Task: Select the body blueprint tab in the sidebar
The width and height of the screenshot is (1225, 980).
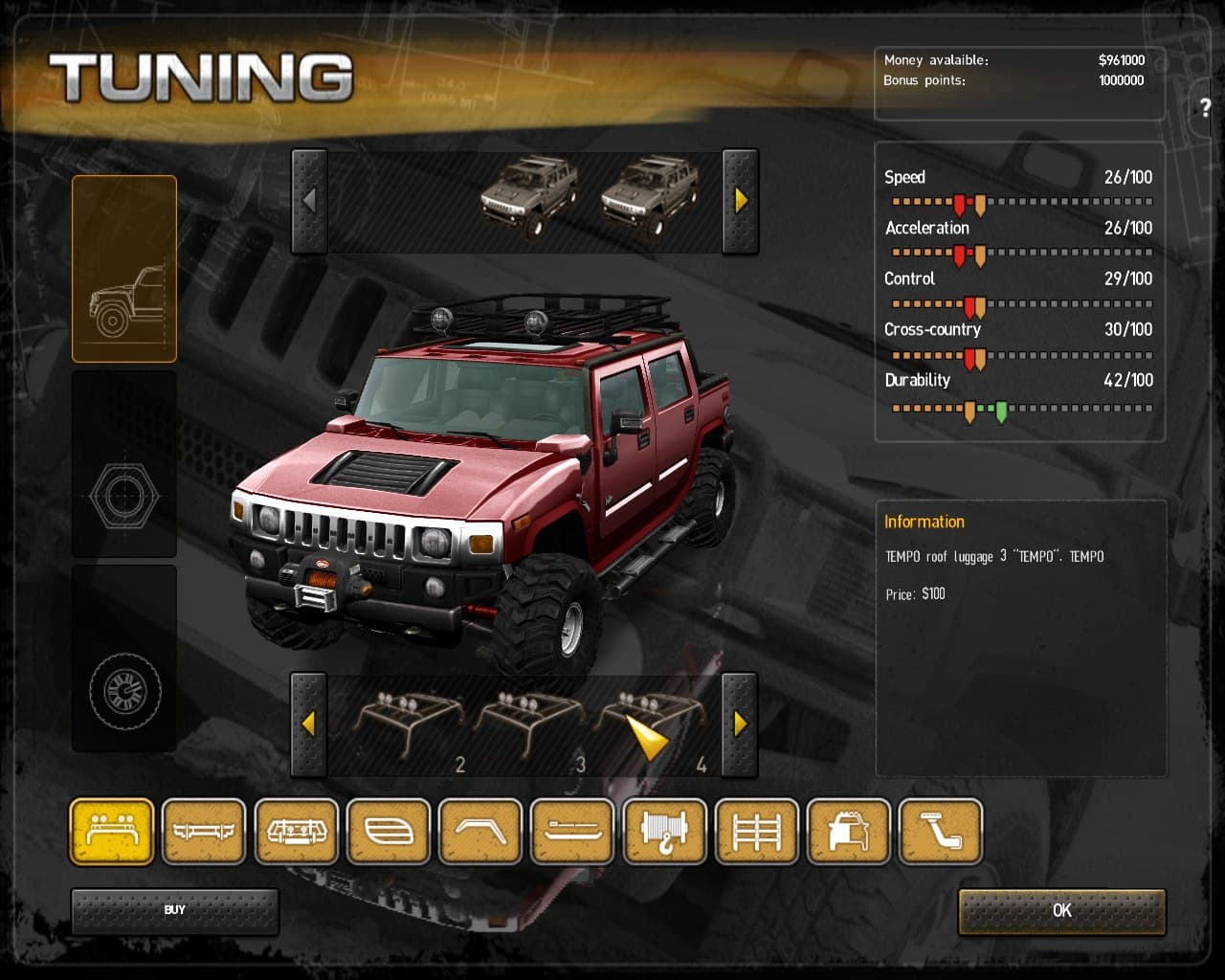Action: click(x=123, y=269)
